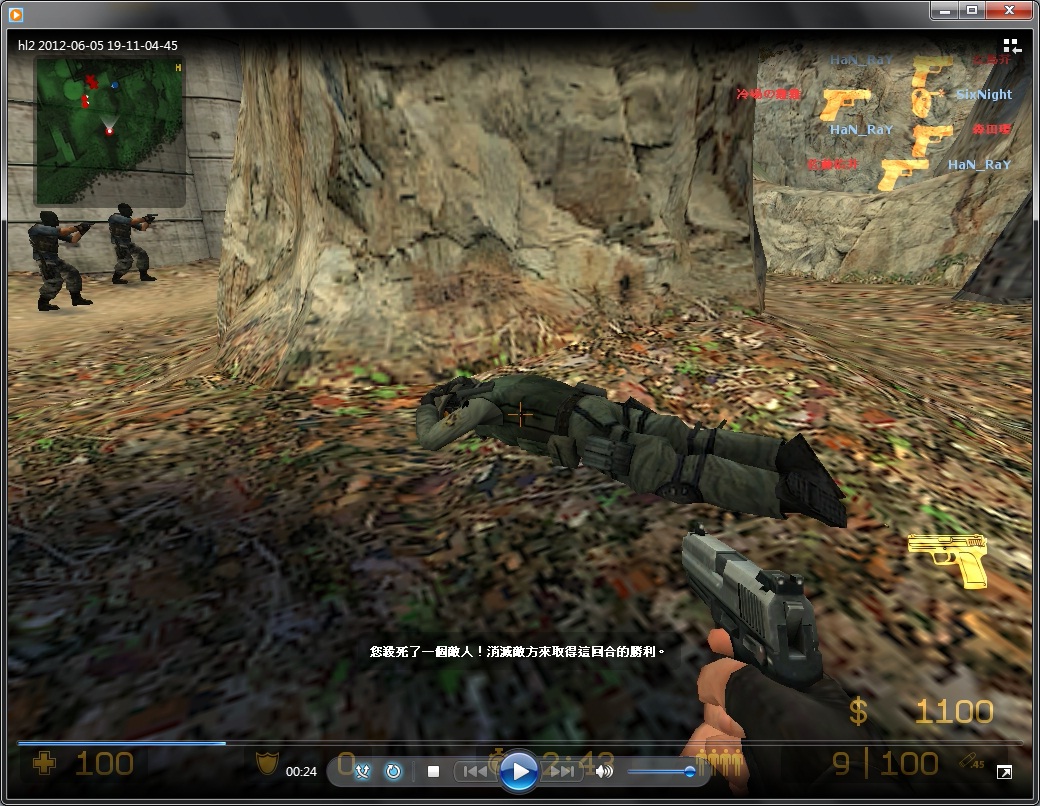Stop the video with the square button
This screenshot has height=806, width=1040.
(434, 771)
